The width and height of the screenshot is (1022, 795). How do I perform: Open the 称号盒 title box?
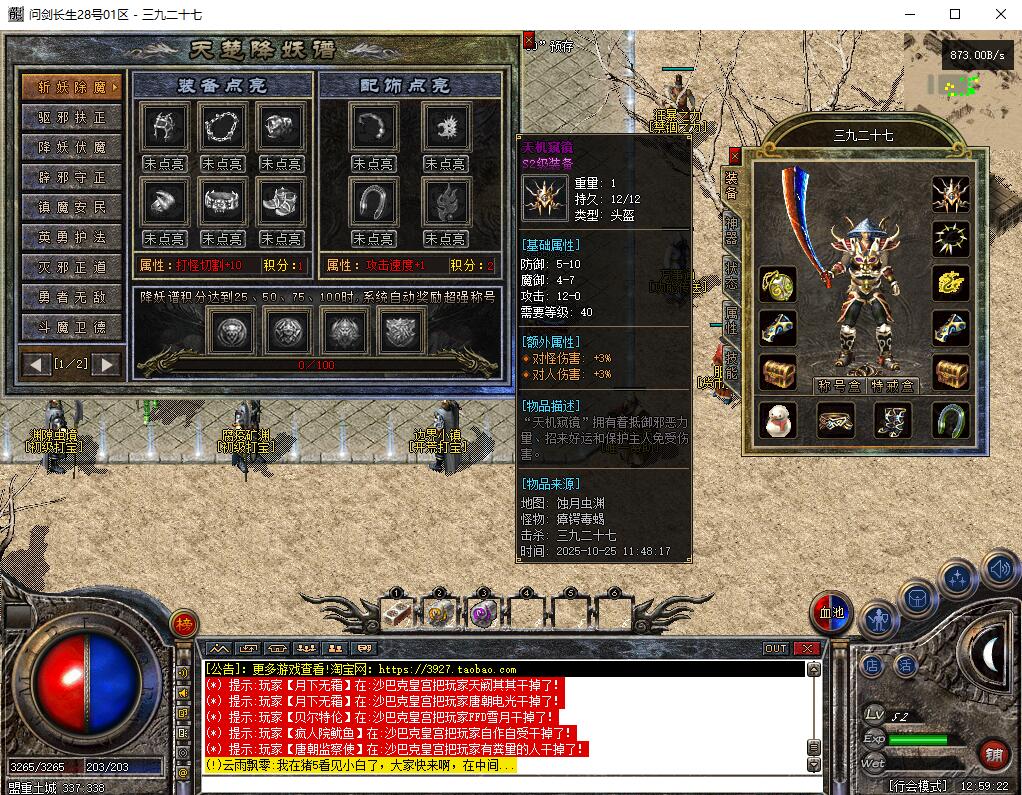coord(837,385)
